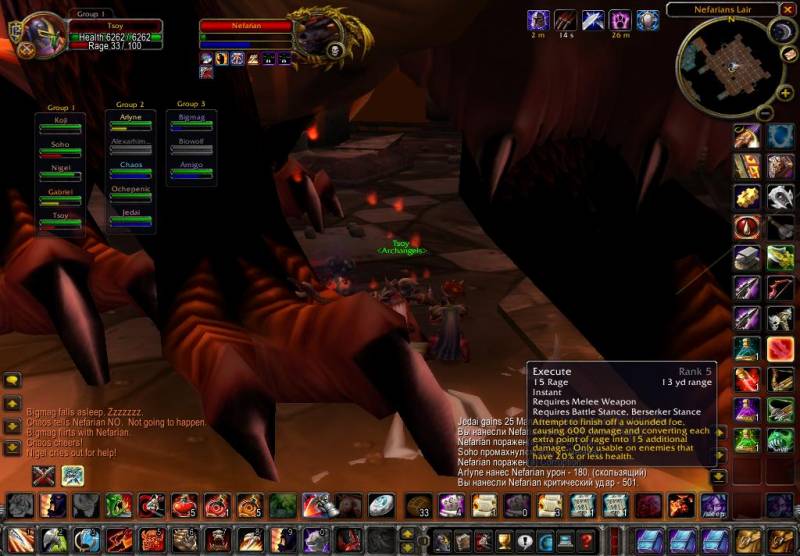
Task: Zoom in the minimap with plus button
Action: pos(786,93)
